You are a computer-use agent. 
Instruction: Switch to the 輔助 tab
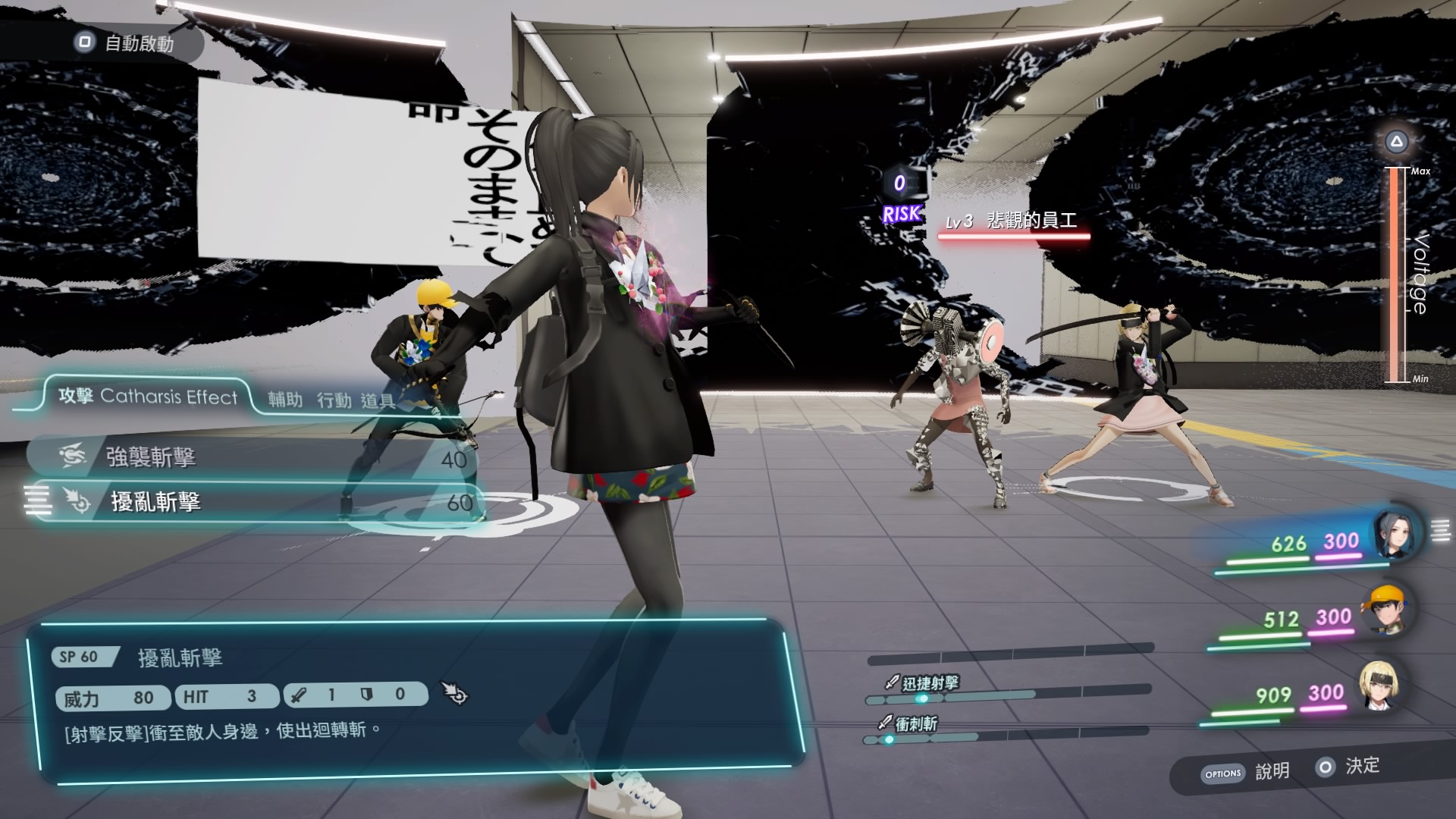pyautogui.click(x=285, y=399)
